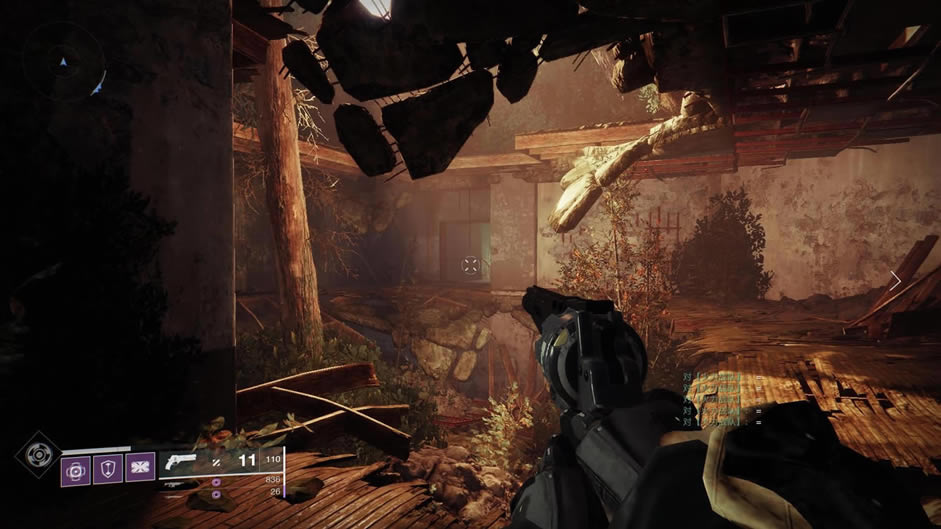Image resolution: width=941 pixels, height=529 pixels.
Task: Choose the melee ability icon
Action: [140, 467]
